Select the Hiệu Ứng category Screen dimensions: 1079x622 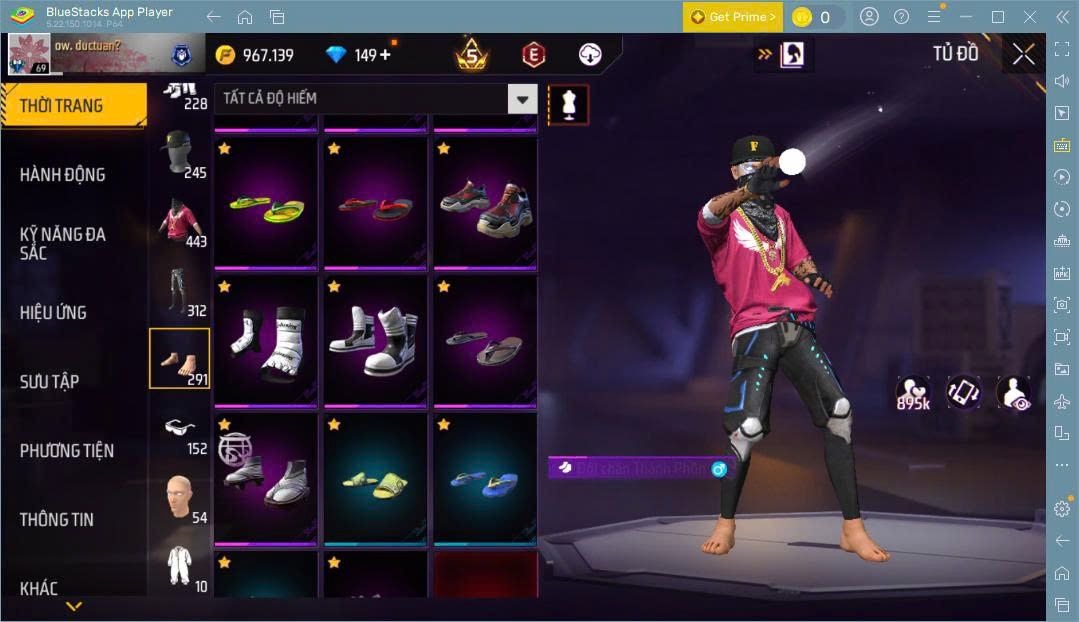53,312
